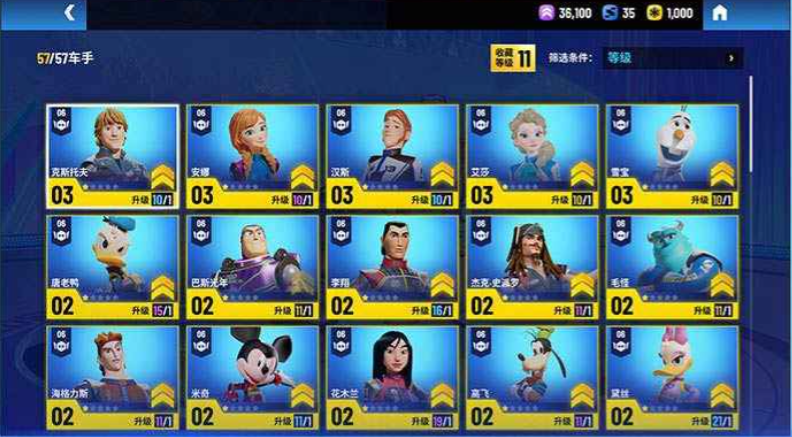The image size is (792, 437).
Task: Pick the 米奇 racer card
Action: [252, 377]
